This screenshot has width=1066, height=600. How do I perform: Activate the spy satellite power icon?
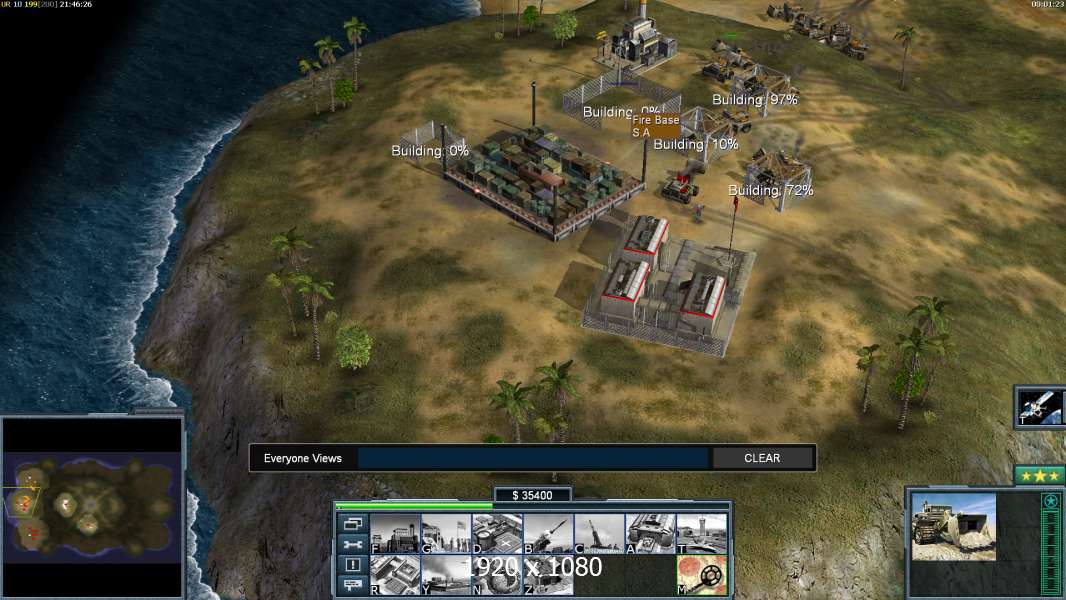coord(1040,407)
